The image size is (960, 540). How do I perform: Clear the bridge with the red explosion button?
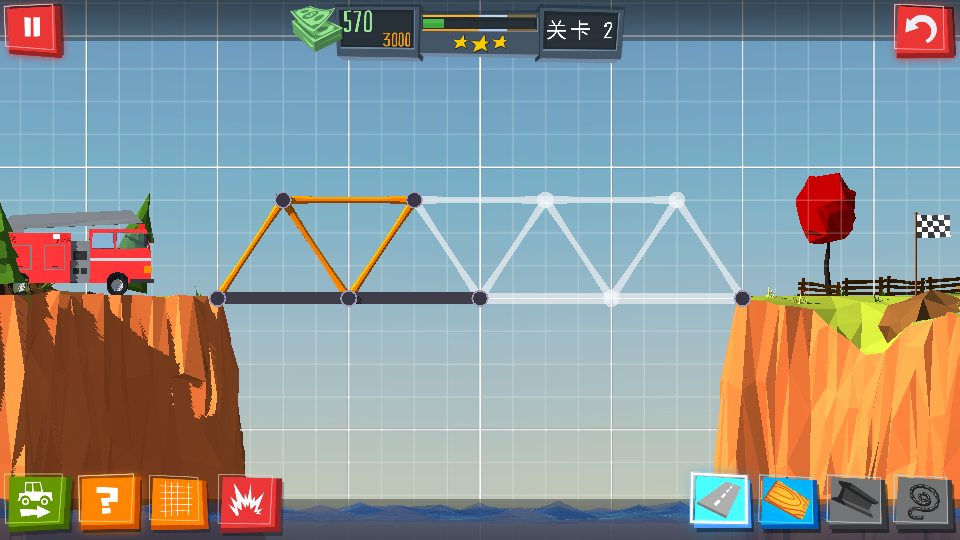pyautogui.click(x=248, y=502)
